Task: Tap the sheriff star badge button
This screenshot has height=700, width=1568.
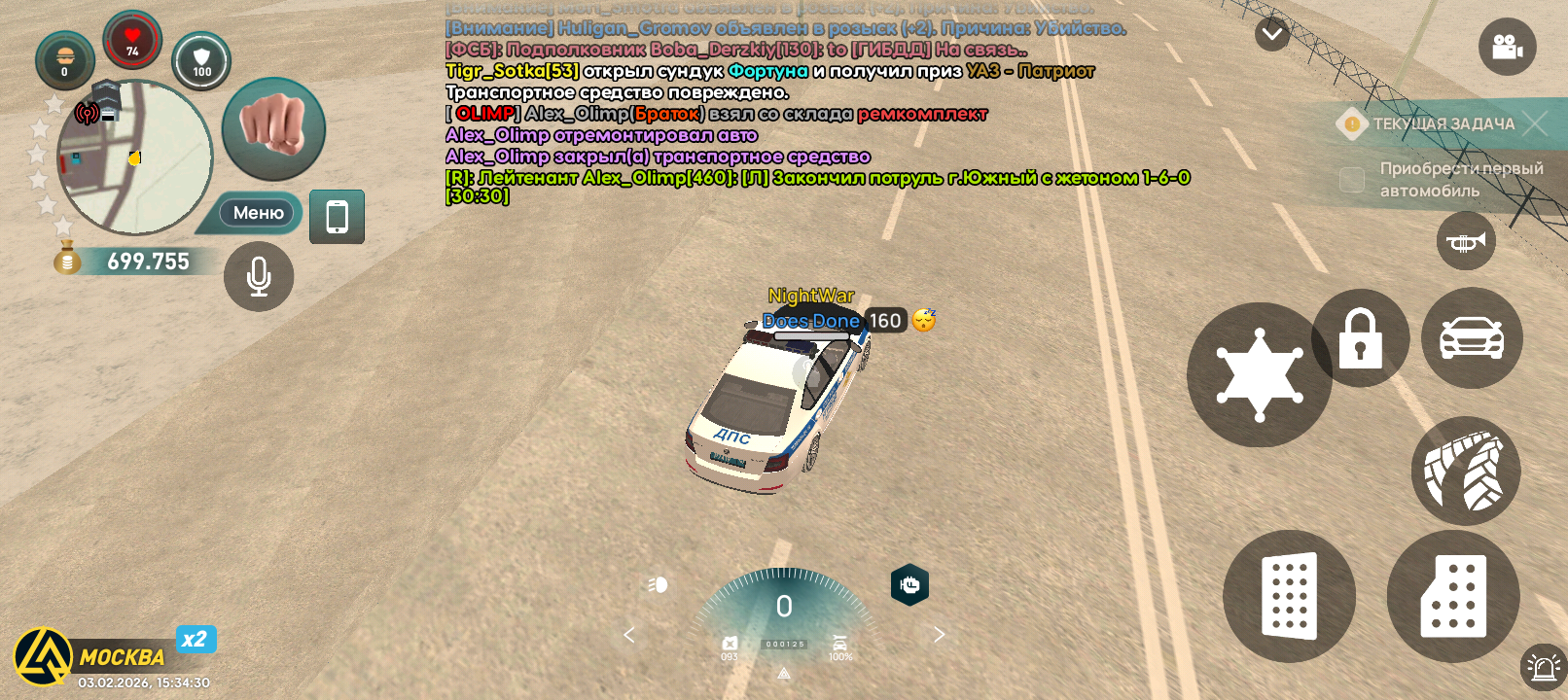Action: pyautogui.click(x=1260, y=375)
